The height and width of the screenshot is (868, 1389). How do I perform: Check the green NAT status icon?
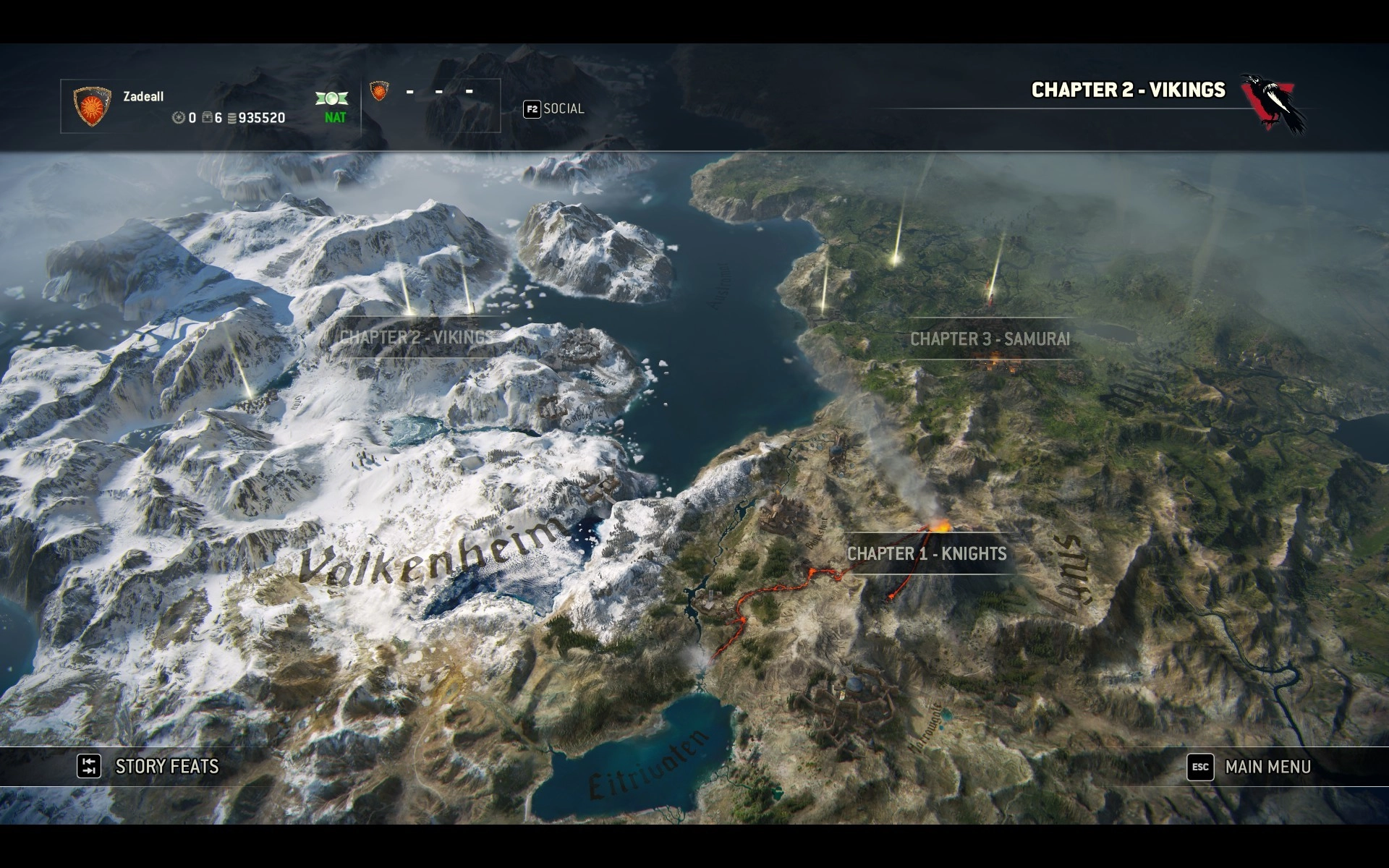pos(332,99)
